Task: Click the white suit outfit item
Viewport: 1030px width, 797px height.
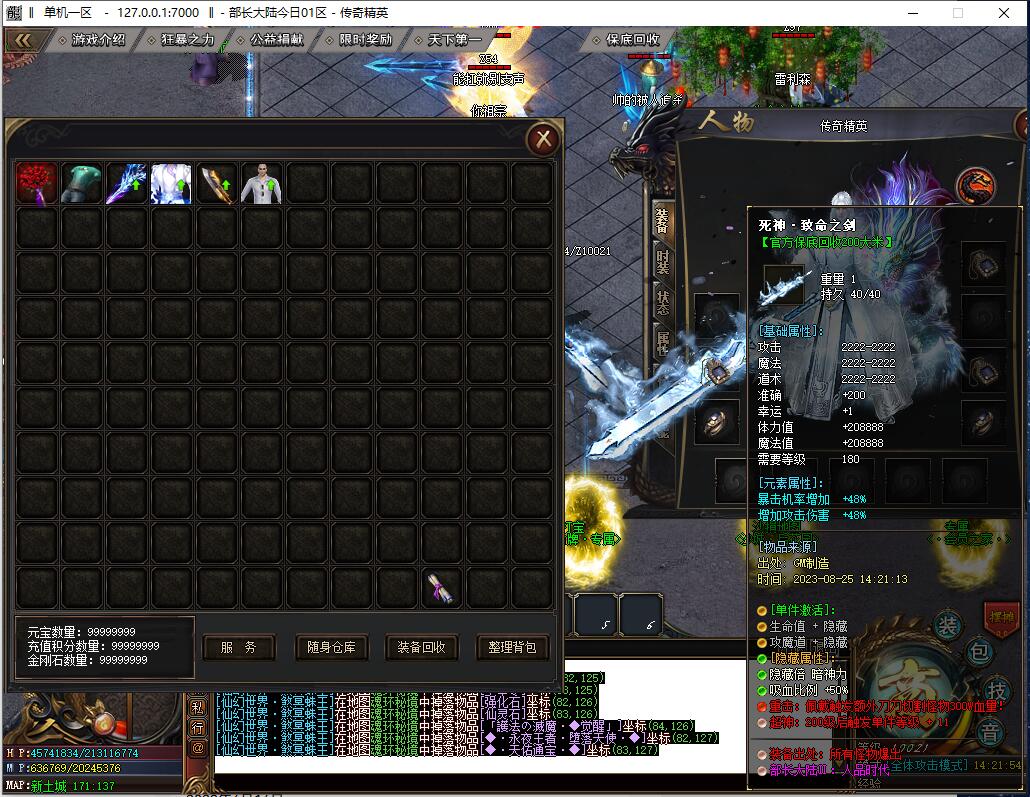Action: [x=262, y=184]
